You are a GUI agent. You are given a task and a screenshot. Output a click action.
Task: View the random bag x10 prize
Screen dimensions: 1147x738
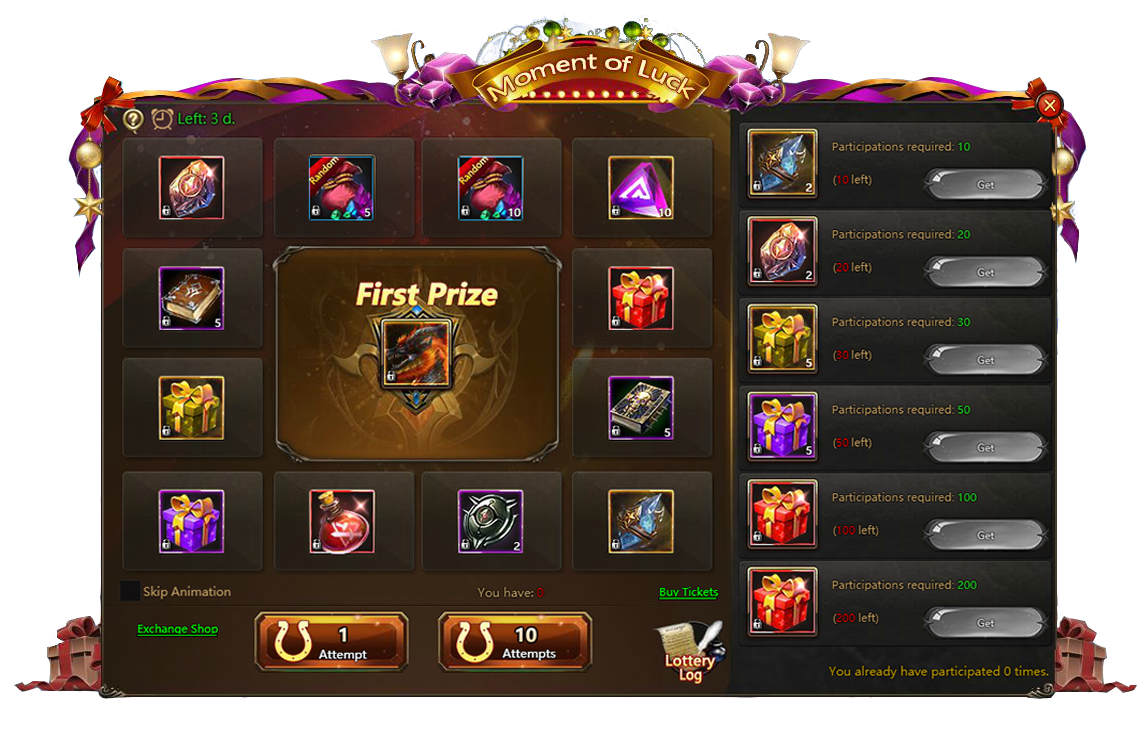point(490,188)
